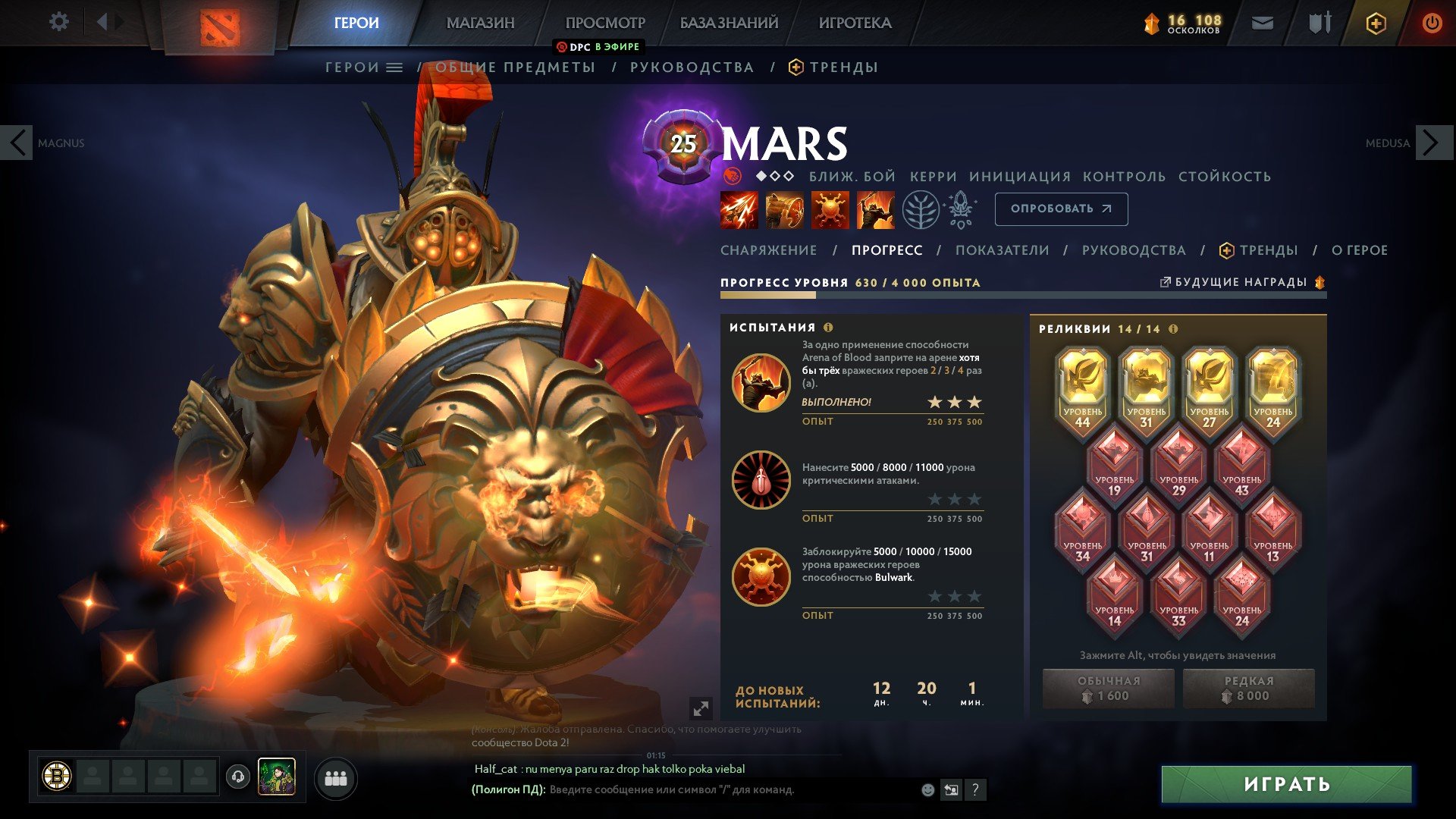
Task: Open the МАГАЗИН store tab
Action: point(480,23)
